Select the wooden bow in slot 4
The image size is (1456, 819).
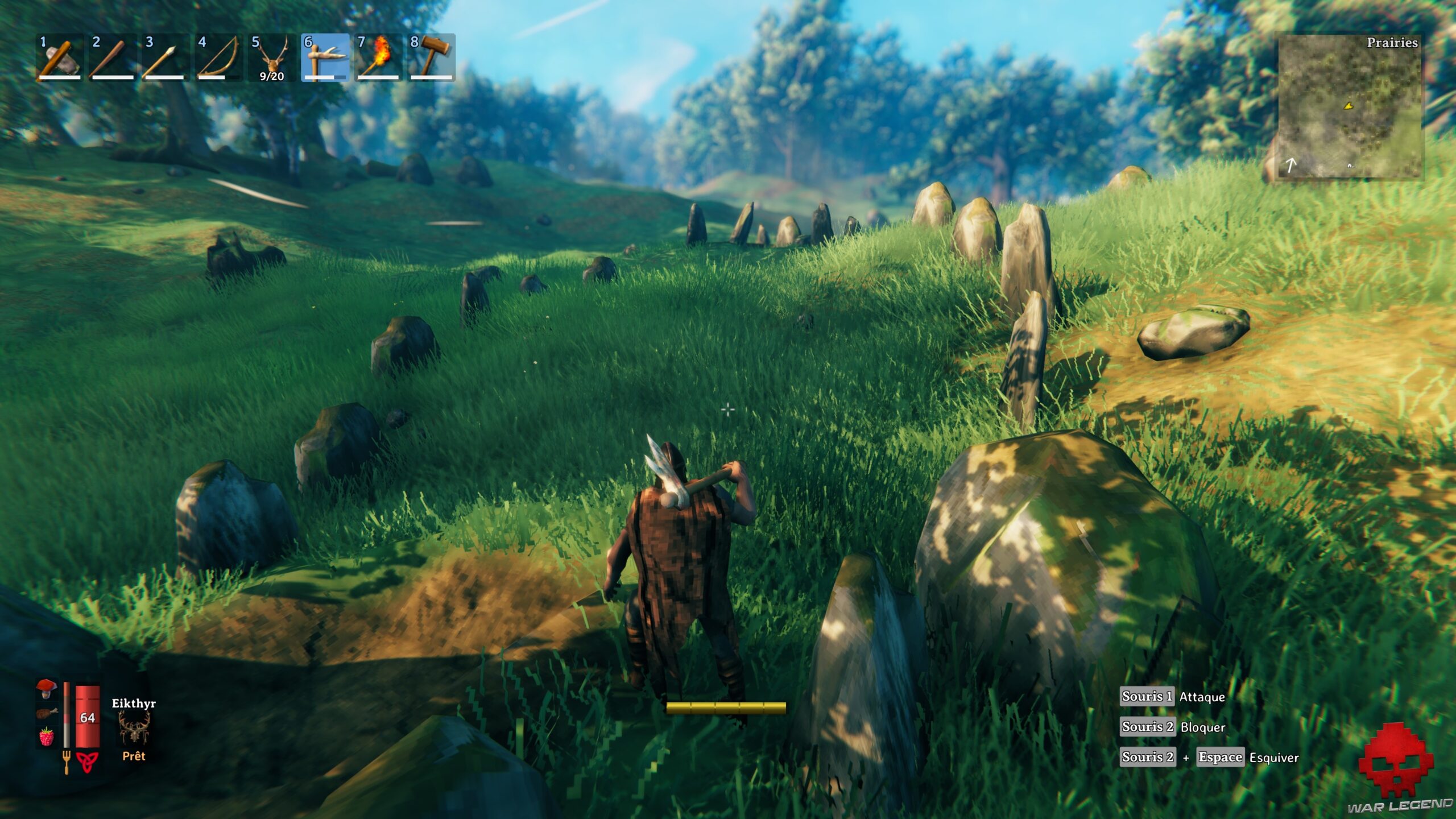click(x=218, y=57)
